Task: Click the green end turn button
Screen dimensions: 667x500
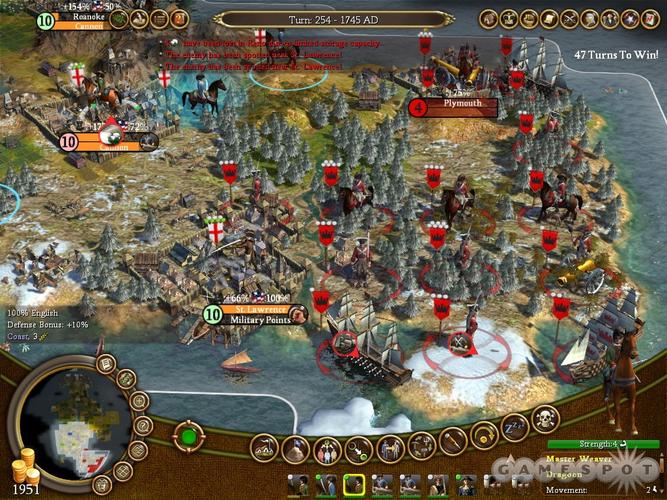Action: [x=187, y=436]
